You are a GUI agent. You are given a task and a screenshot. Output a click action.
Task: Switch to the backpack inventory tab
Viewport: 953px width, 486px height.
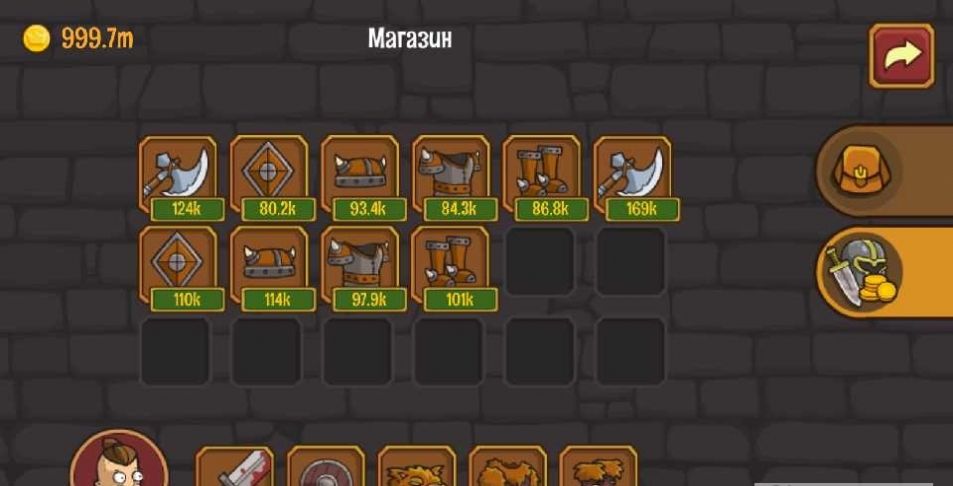tap(865, 170)
